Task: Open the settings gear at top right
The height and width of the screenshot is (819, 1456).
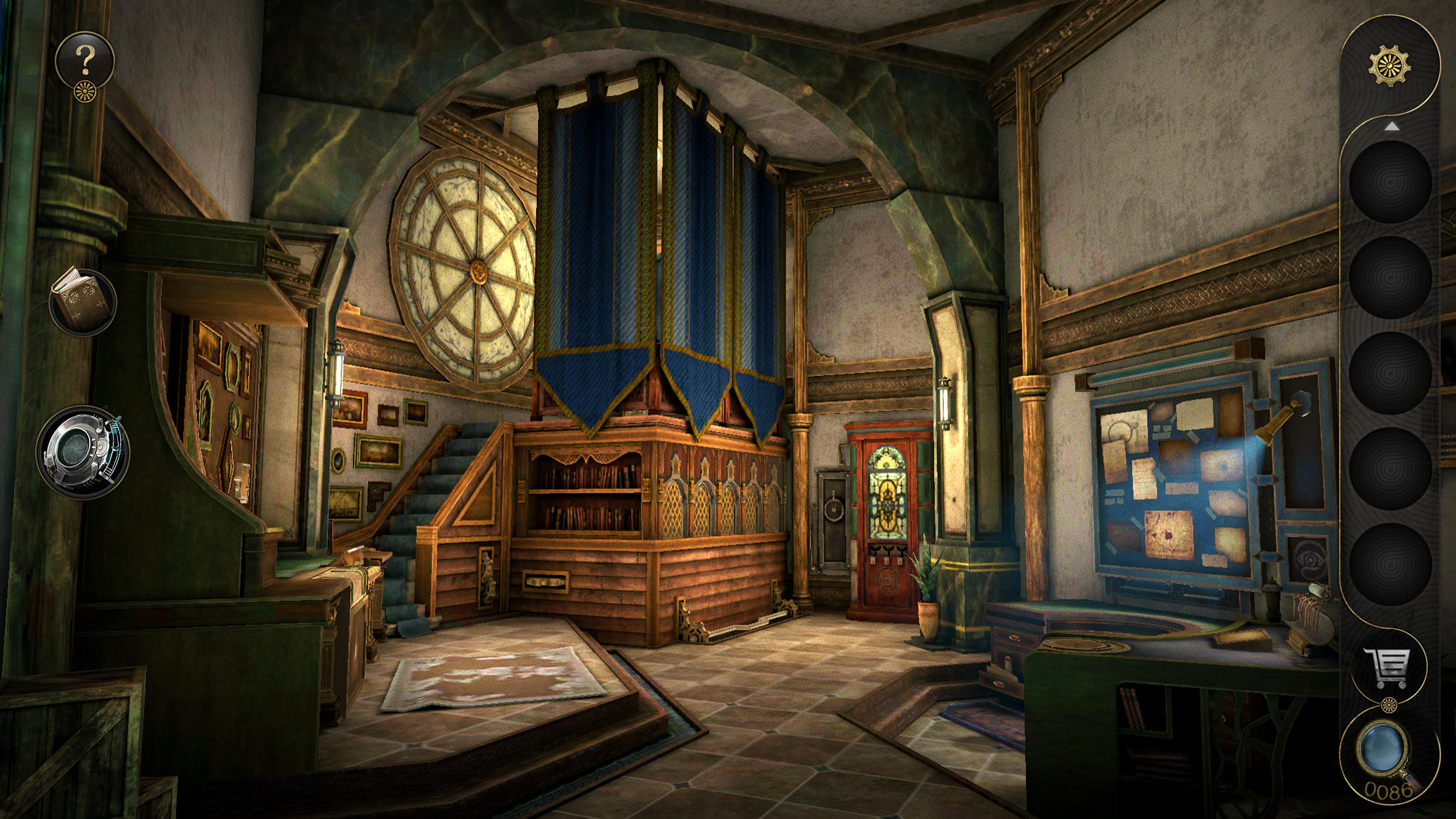Action: [x=1391, y=66]
